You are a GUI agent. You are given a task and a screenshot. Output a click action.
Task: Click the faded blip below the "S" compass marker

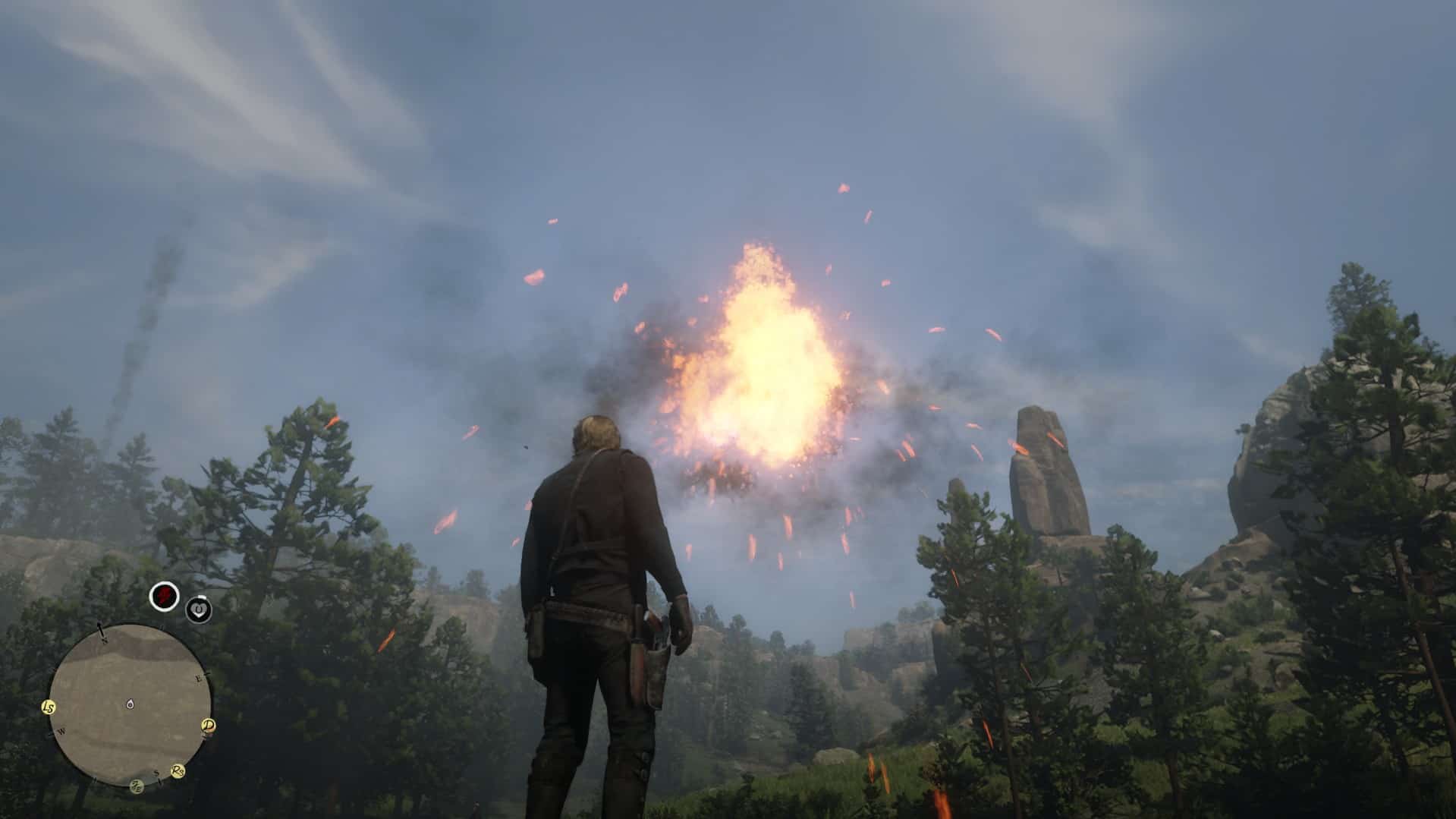point(137,786)
